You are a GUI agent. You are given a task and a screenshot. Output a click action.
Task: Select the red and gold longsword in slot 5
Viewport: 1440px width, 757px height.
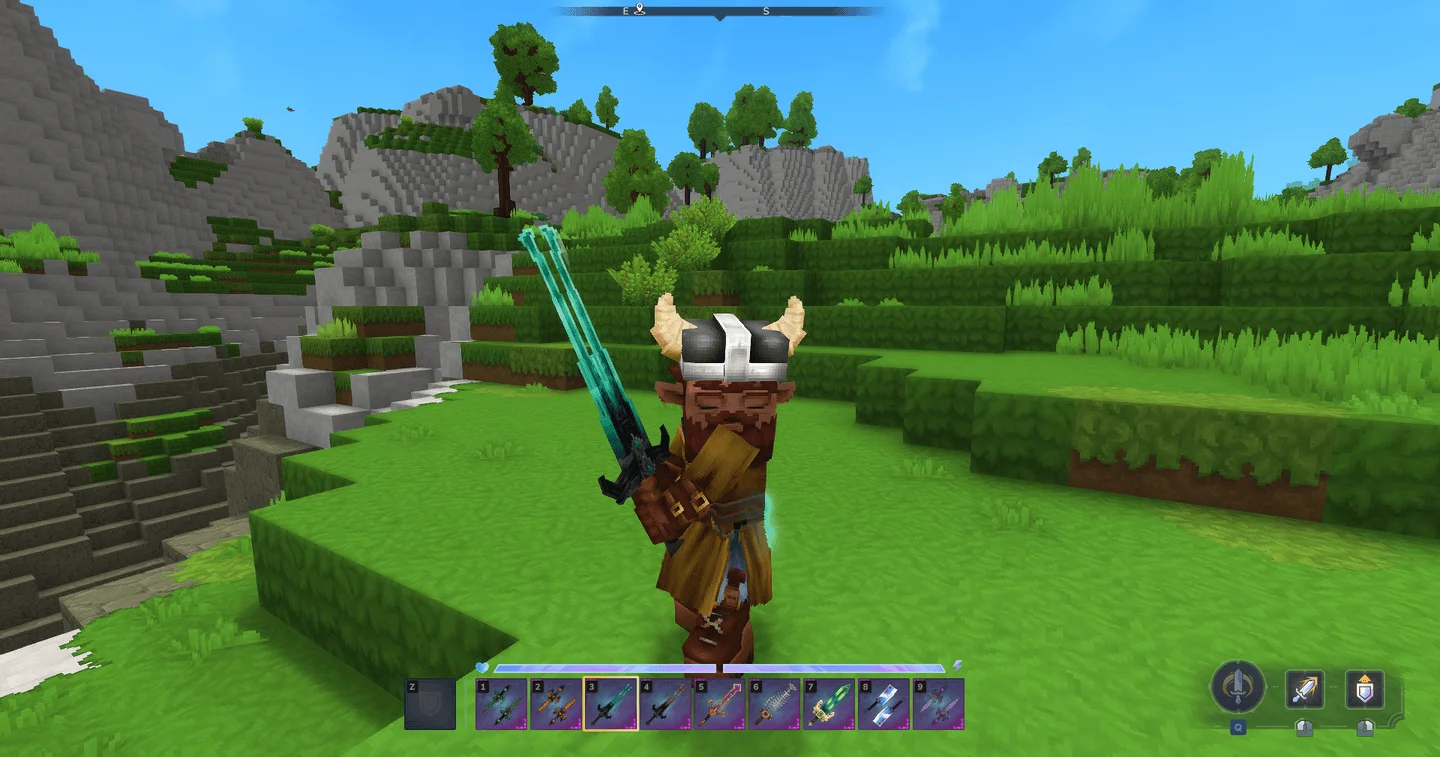[720, 704]
